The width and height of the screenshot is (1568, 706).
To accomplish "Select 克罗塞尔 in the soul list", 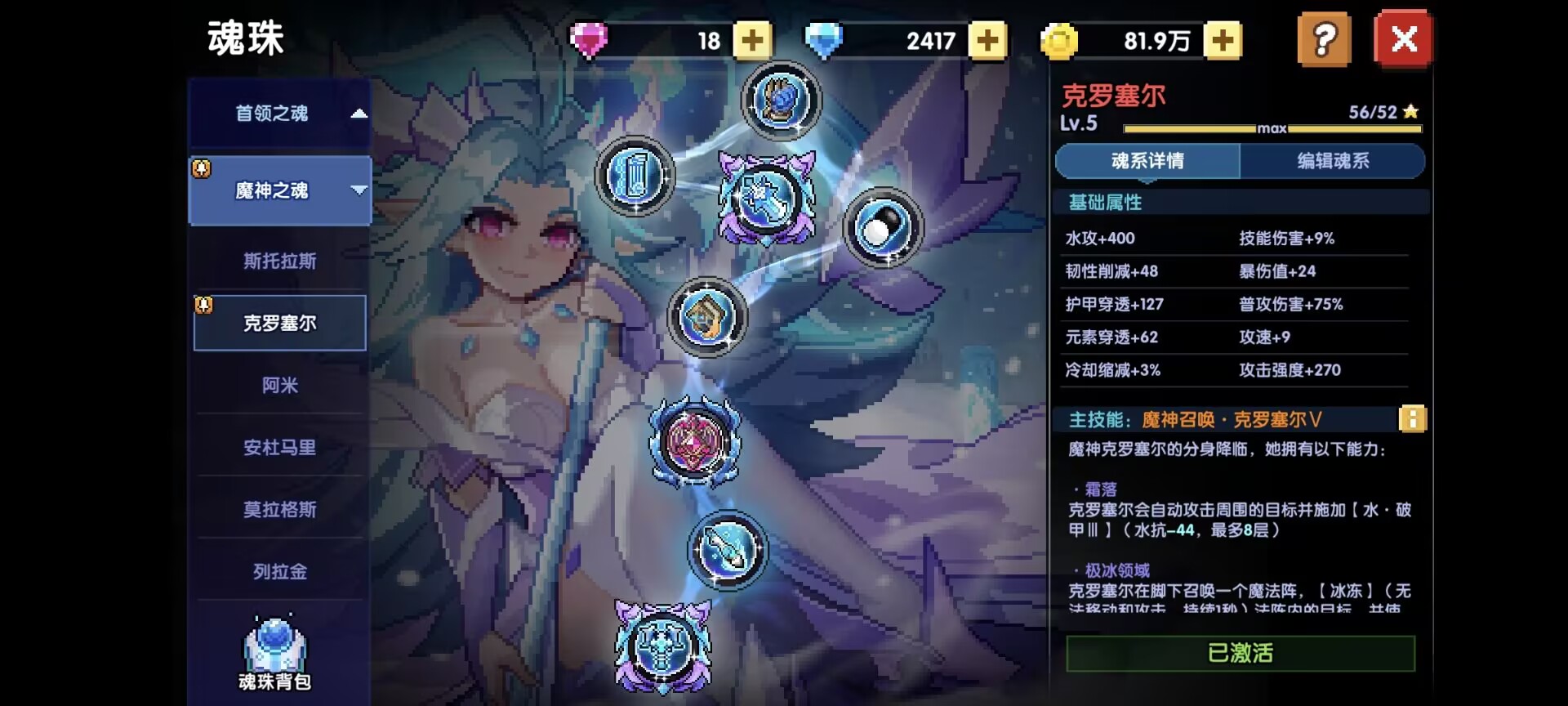I will tap(279, 323).
